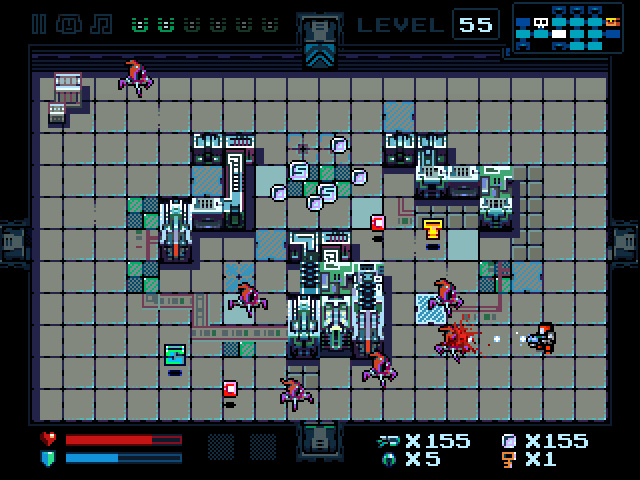Toggle sound effects with the headphones icon
640x480 pixels.
click(x=70, y=24)
